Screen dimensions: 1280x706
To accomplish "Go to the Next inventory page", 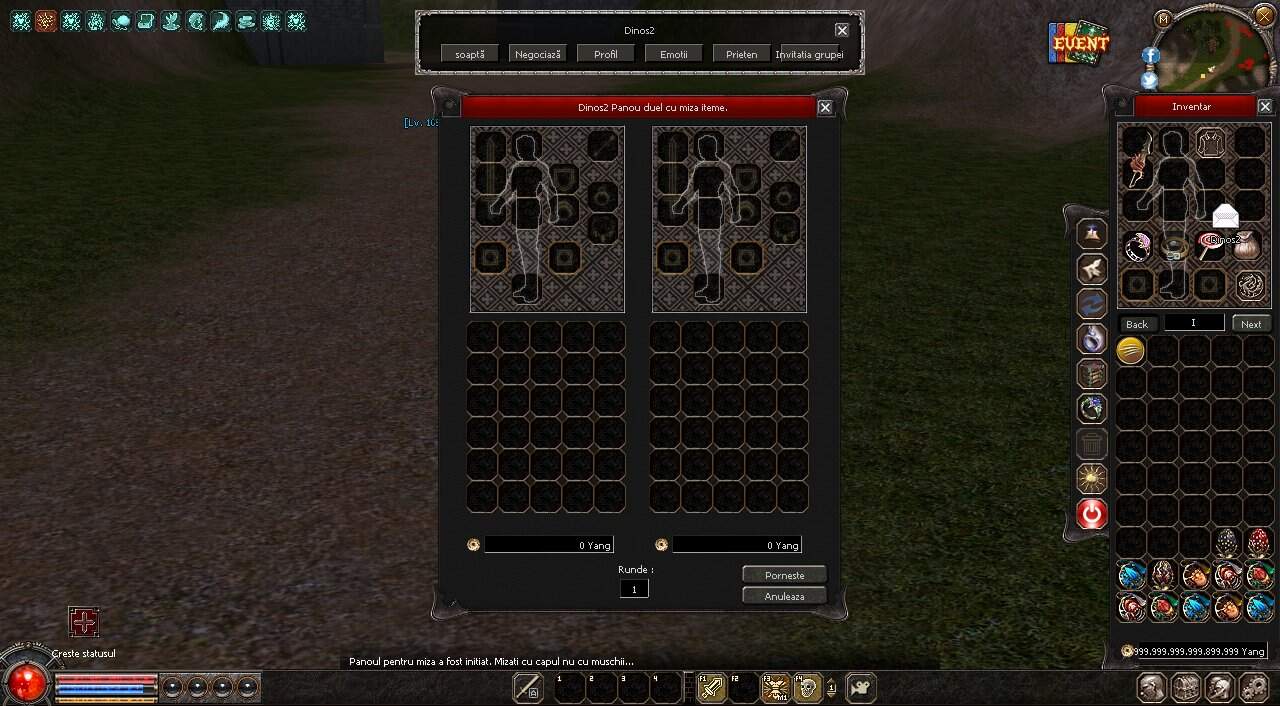I will click(x=1251, y=324).
